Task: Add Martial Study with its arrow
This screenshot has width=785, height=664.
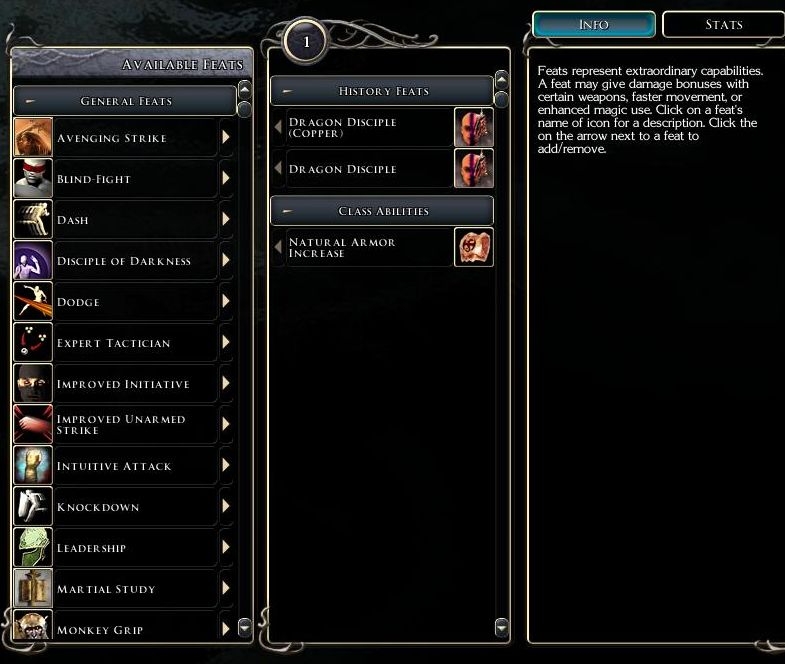Action: 226,589
